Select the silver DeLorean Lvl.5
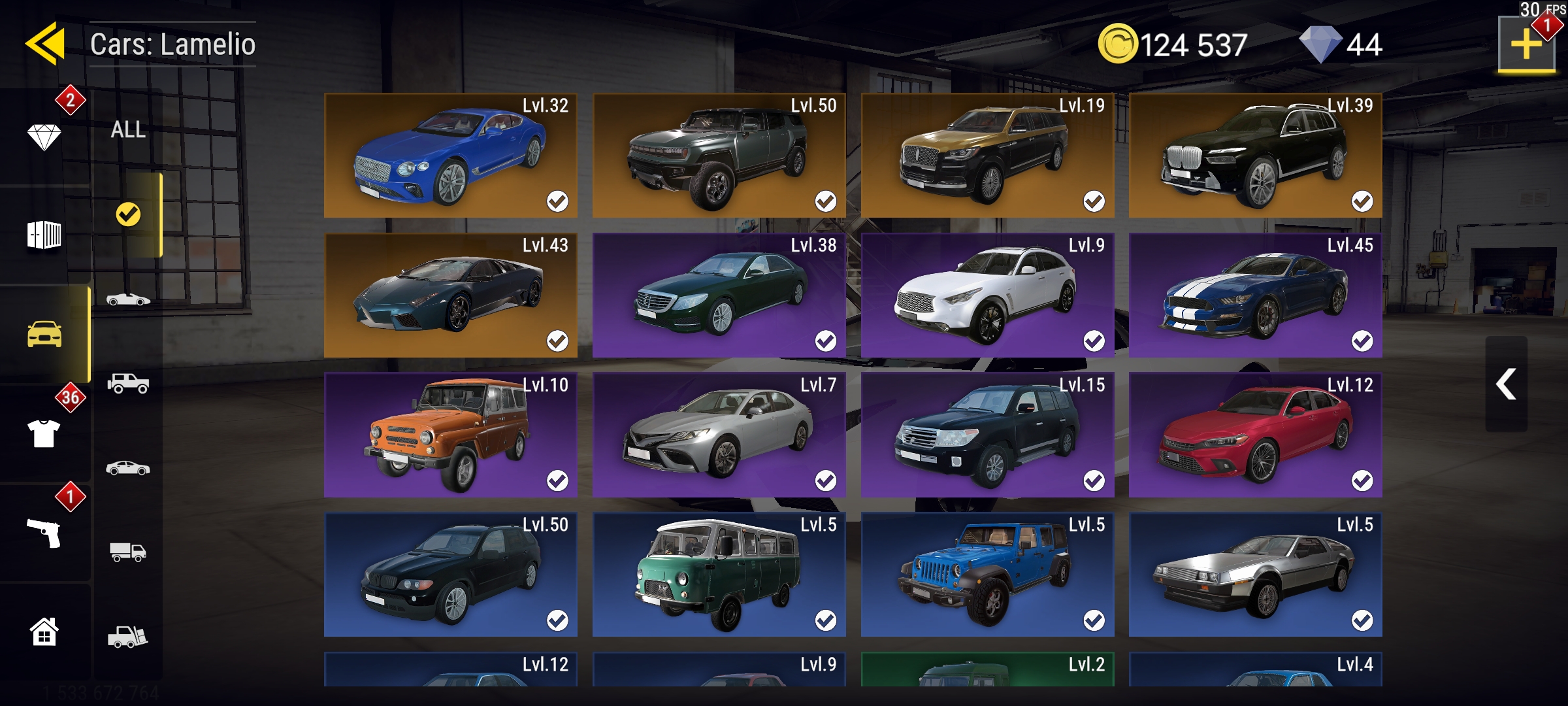 pyautogui.click(x=1255, y=575)
